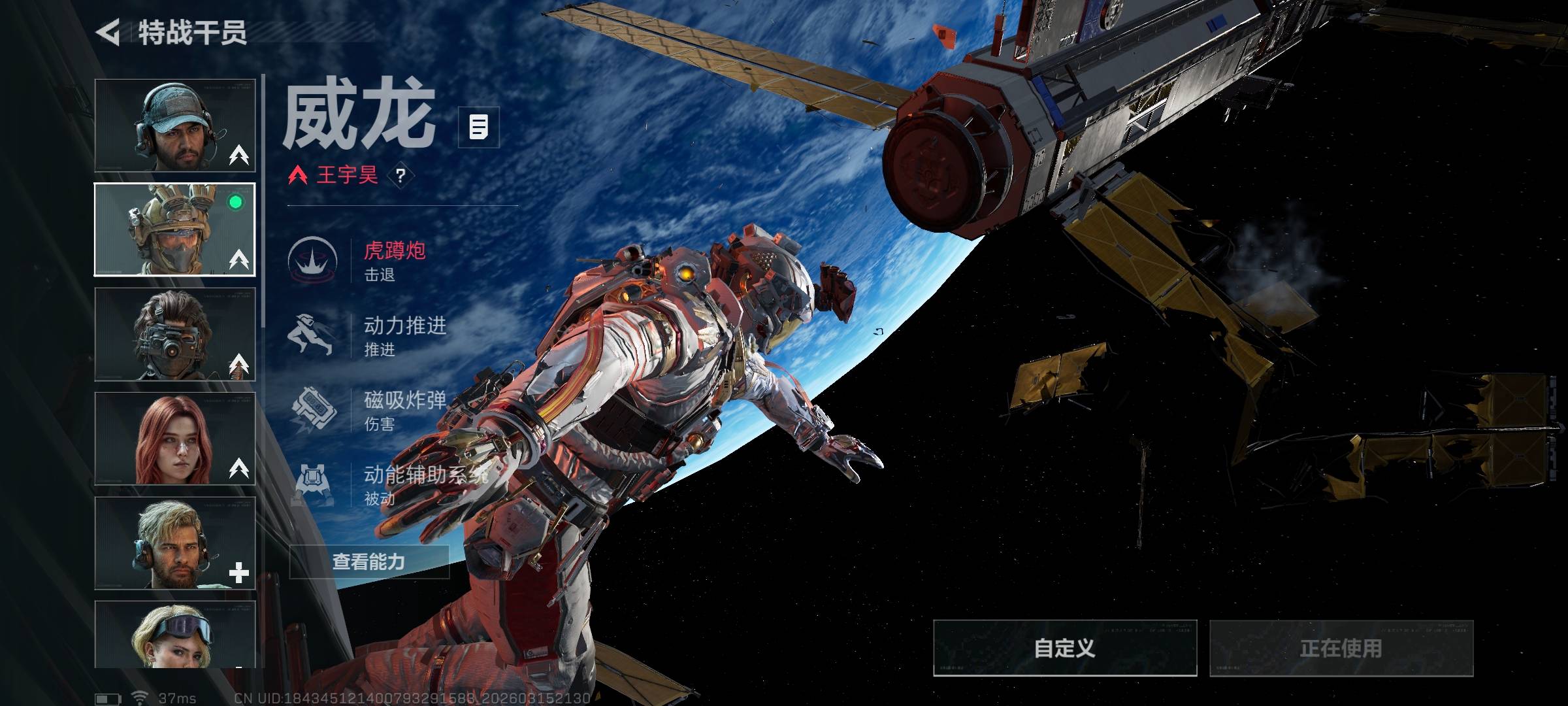Viewport: 1568px width, 706px height.
Task: Click the question mark next to 王宇昊
Action: [x=400, y=175]
